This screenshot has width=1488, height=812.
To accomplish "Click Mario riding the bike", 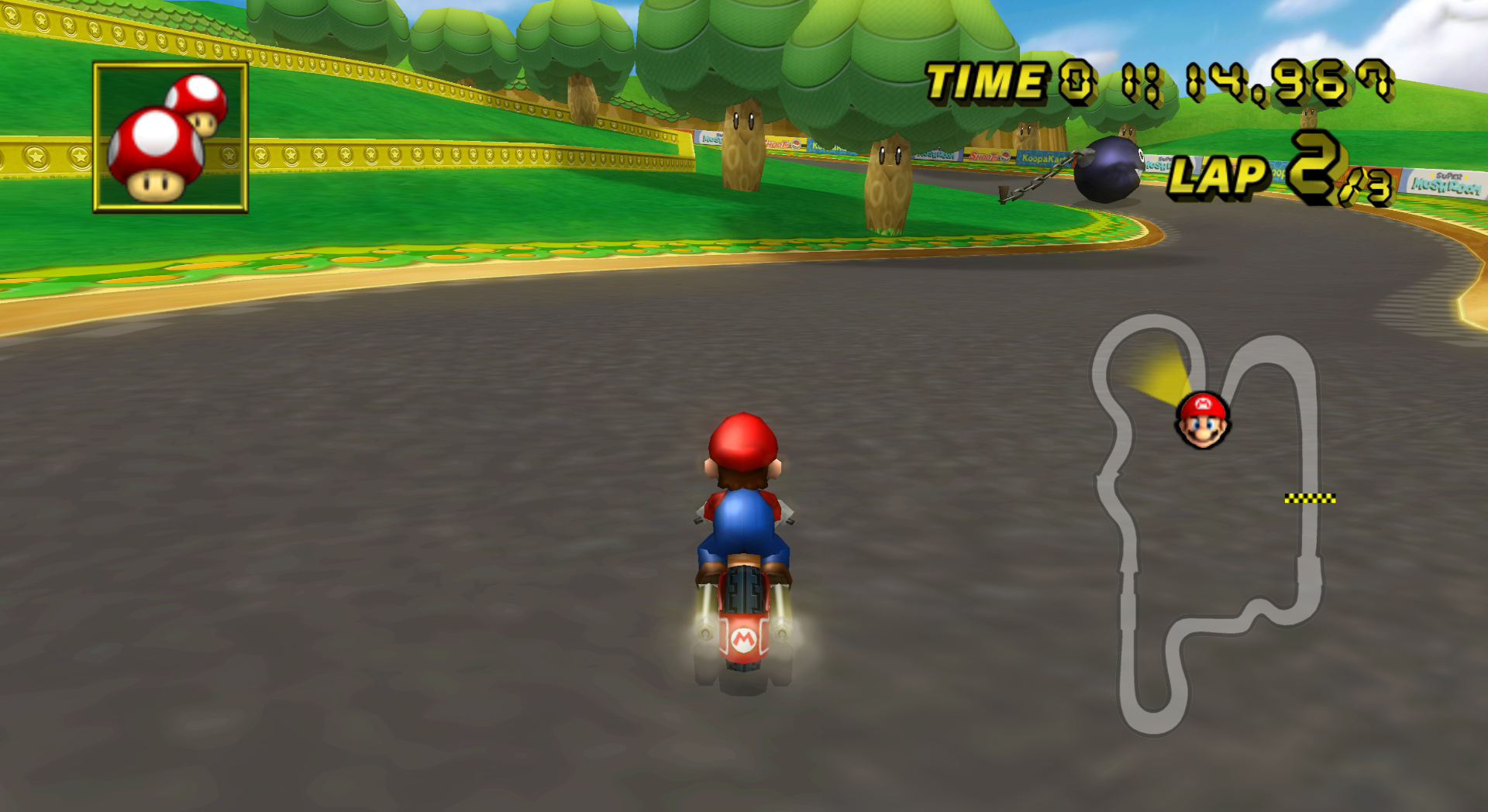I will [742, 527].
